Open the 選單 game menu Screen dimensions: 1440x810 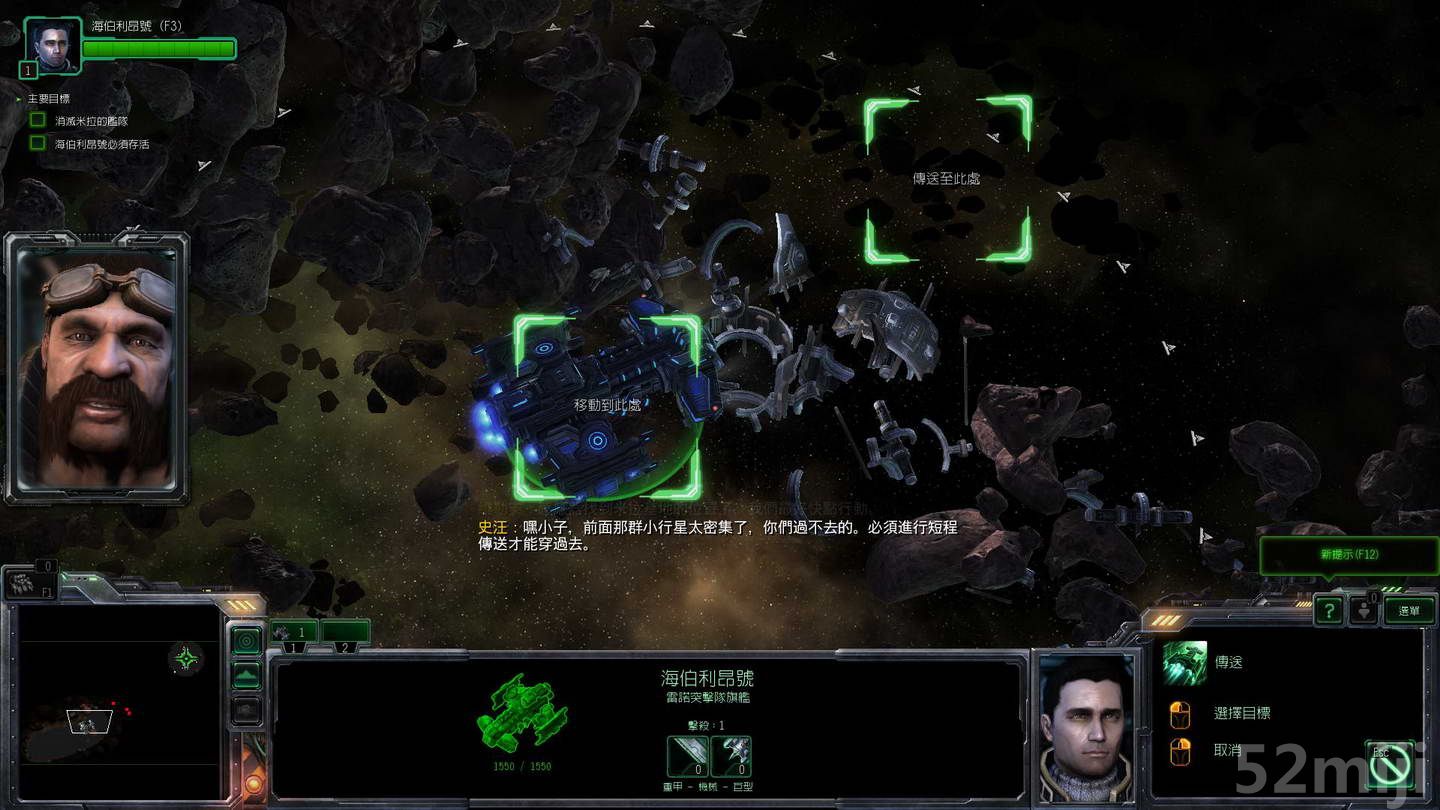(1410, 611)
